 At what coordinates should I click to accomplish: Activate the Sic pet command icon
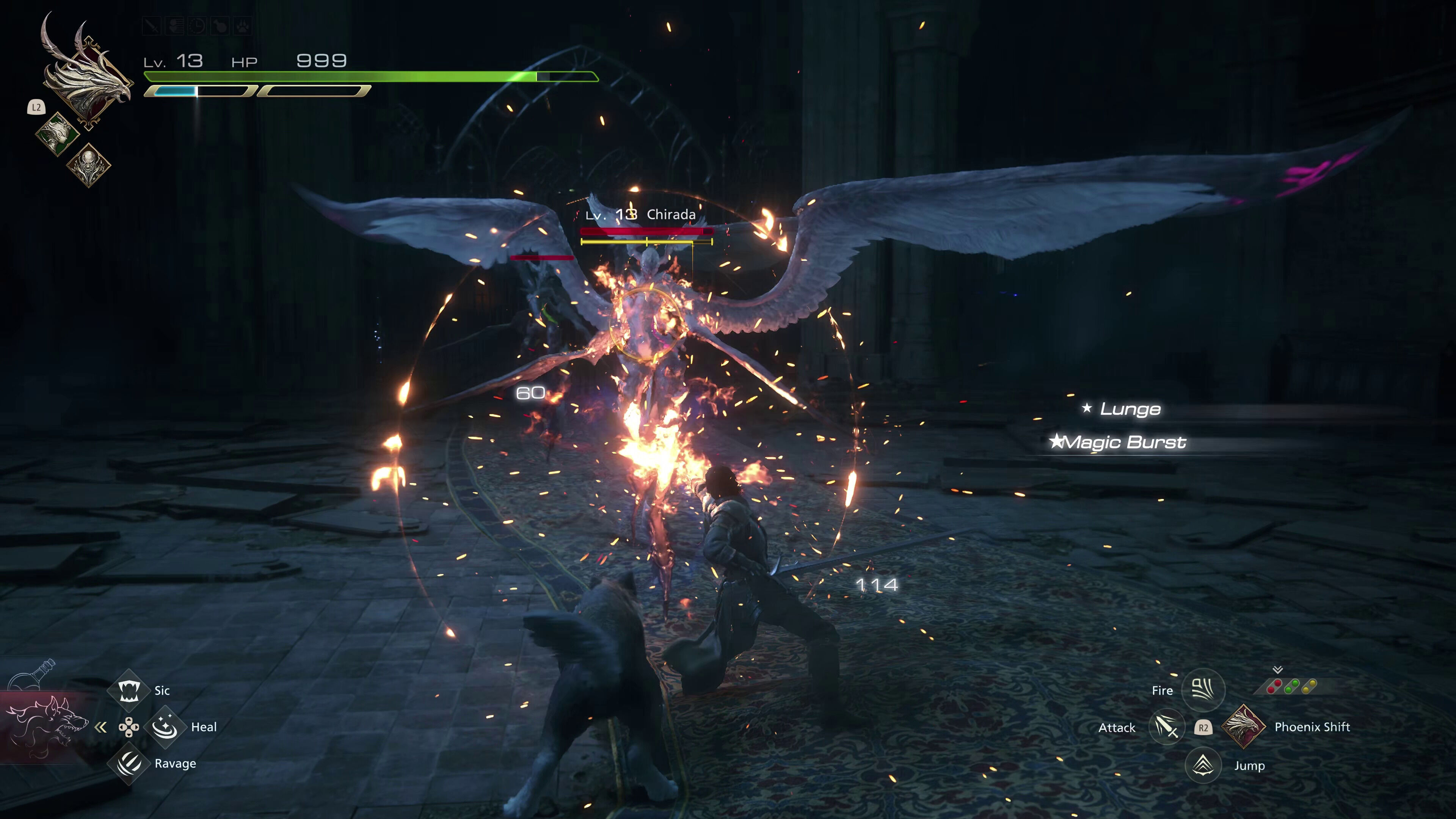[129, 690]
